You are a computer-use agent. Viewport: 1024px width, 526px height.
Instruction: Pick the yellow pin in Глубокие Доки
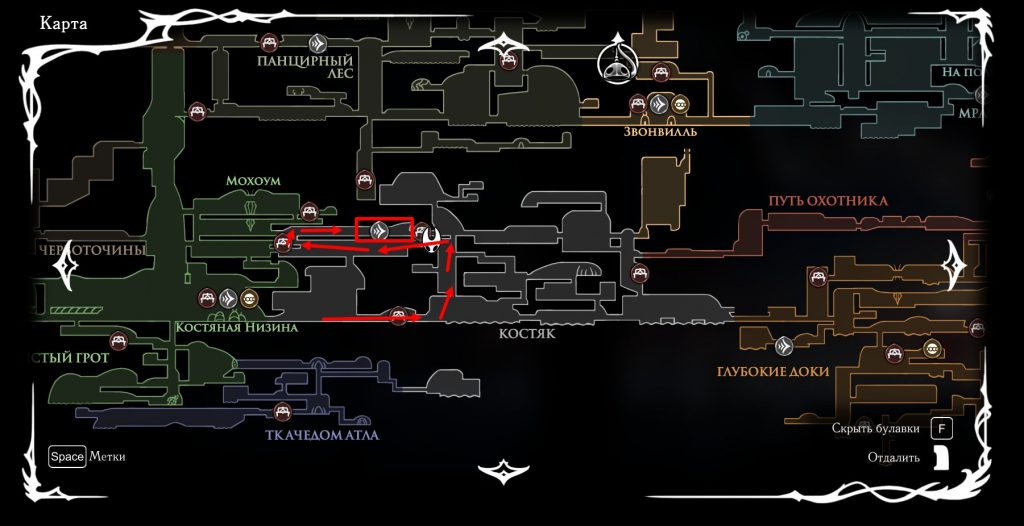point(932,348)
